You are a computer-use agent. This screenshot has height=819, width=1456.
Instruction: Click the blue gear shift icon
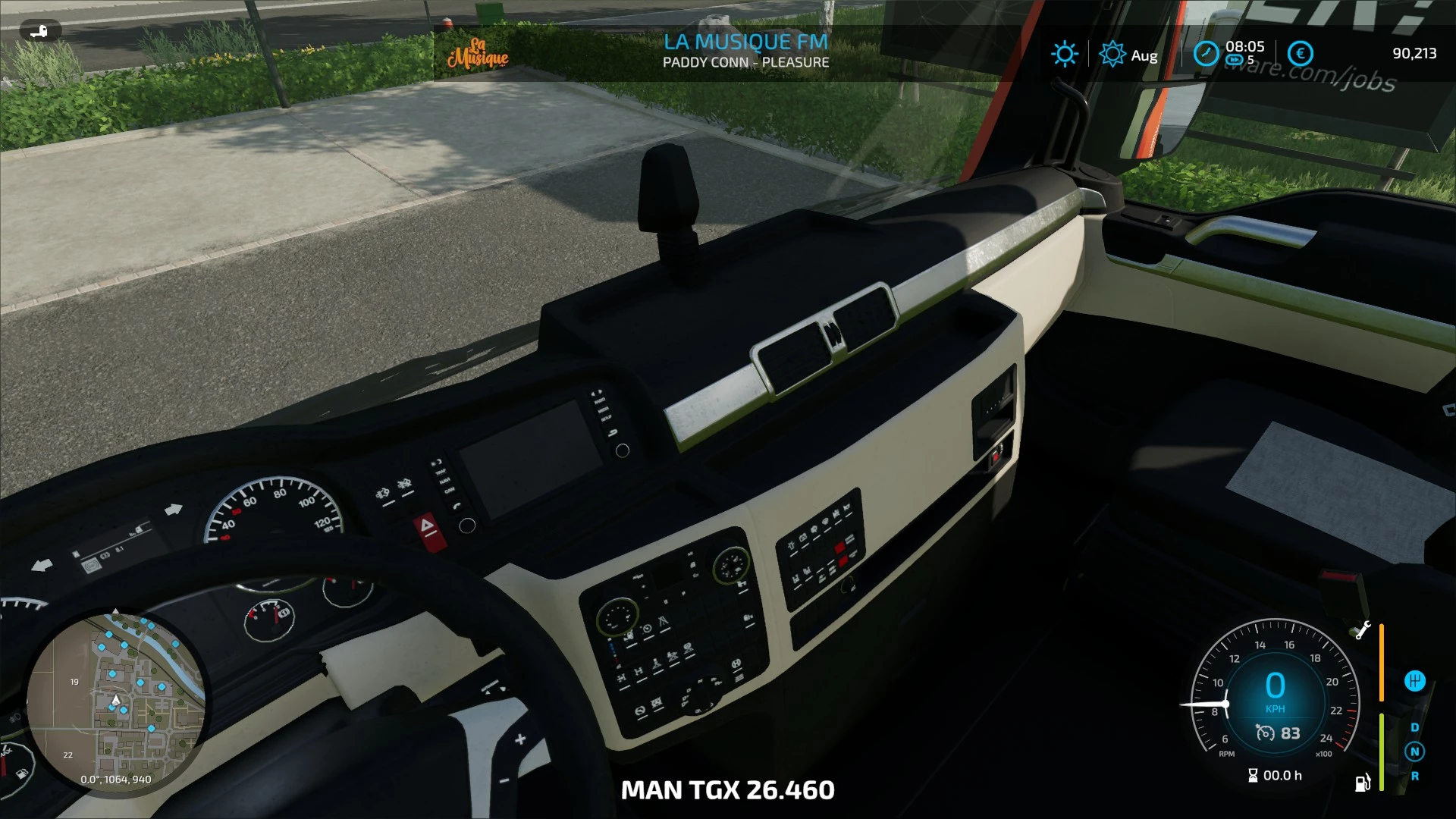pos(1414,681)
